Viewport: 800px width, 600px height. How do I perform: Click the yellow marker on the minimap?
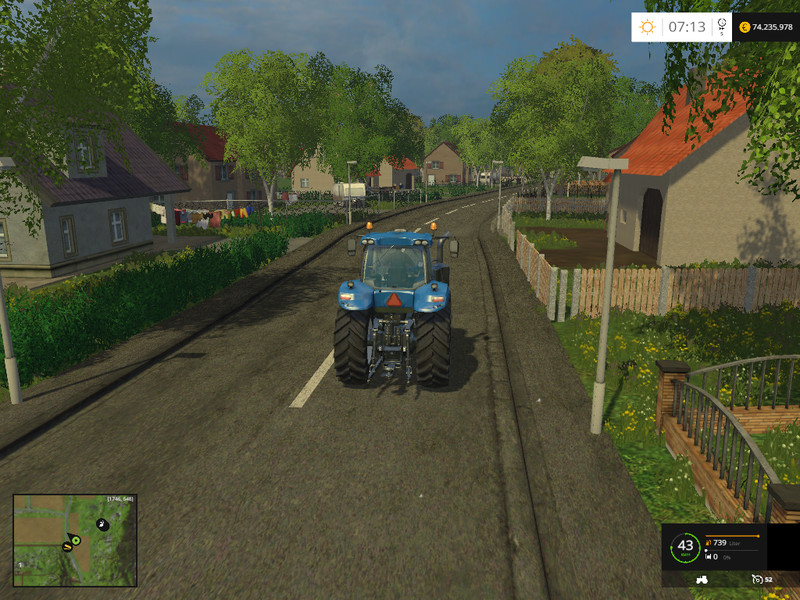[x=66, y=547]
